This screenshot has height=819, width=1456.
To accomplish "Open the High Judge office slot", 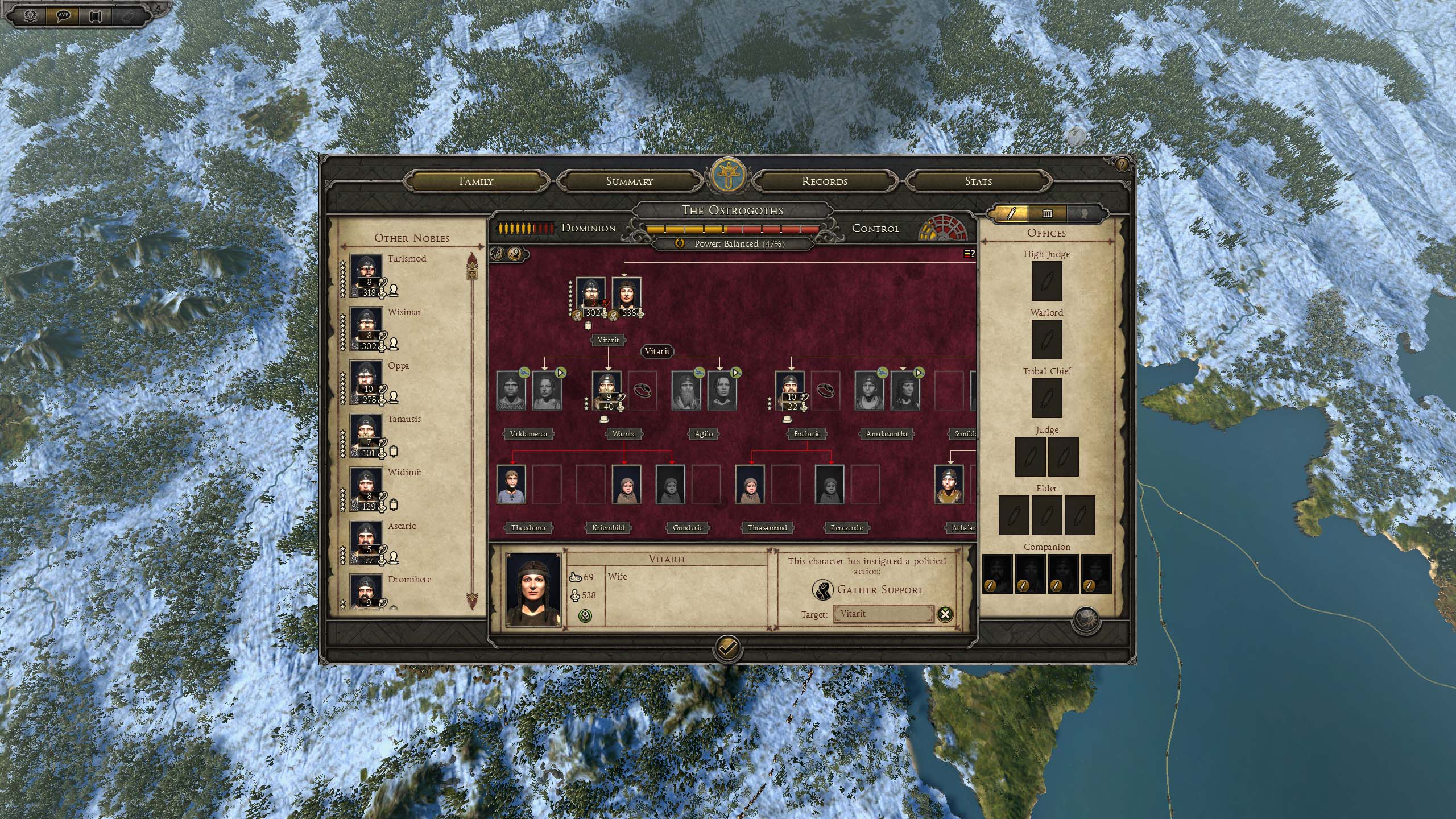I will tap(1046, 281).
